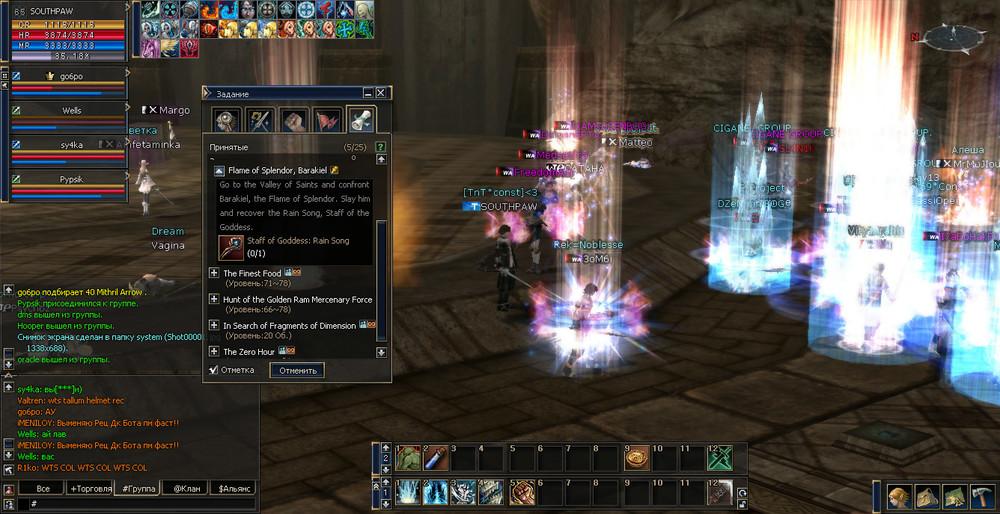1000x514 pixels.
Task: Open the green question mark quest help
Action: [380, 147]
